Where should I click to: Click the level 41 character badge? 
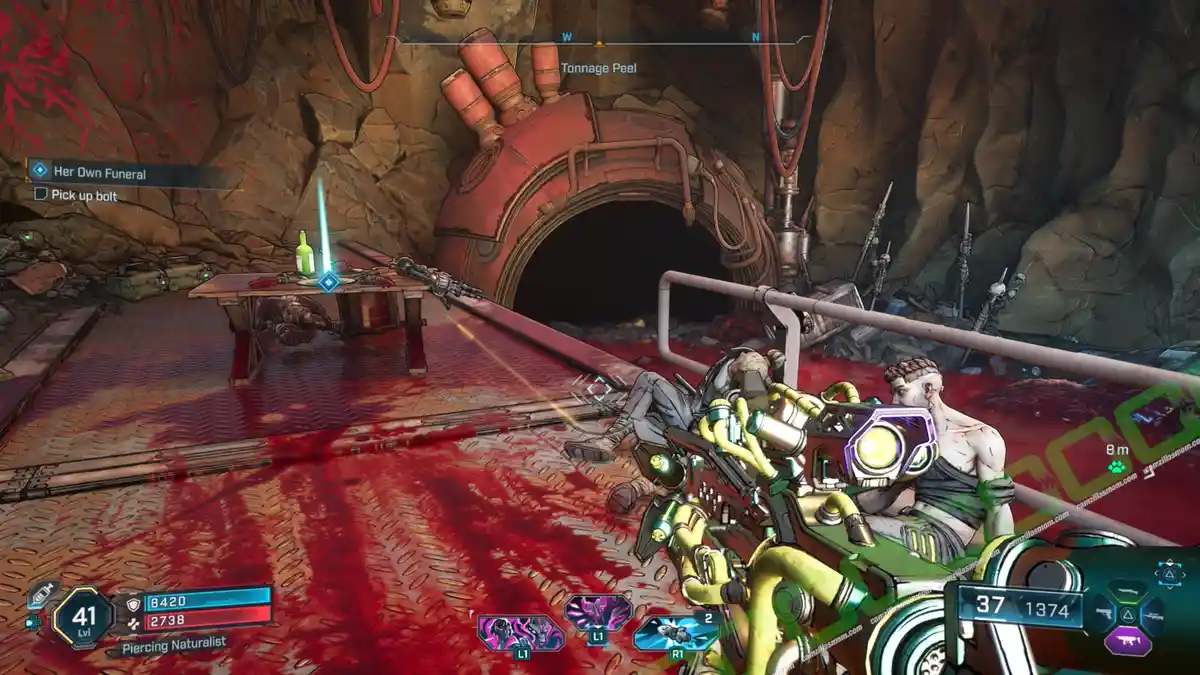pyautogui.click(x=82, y=616)
